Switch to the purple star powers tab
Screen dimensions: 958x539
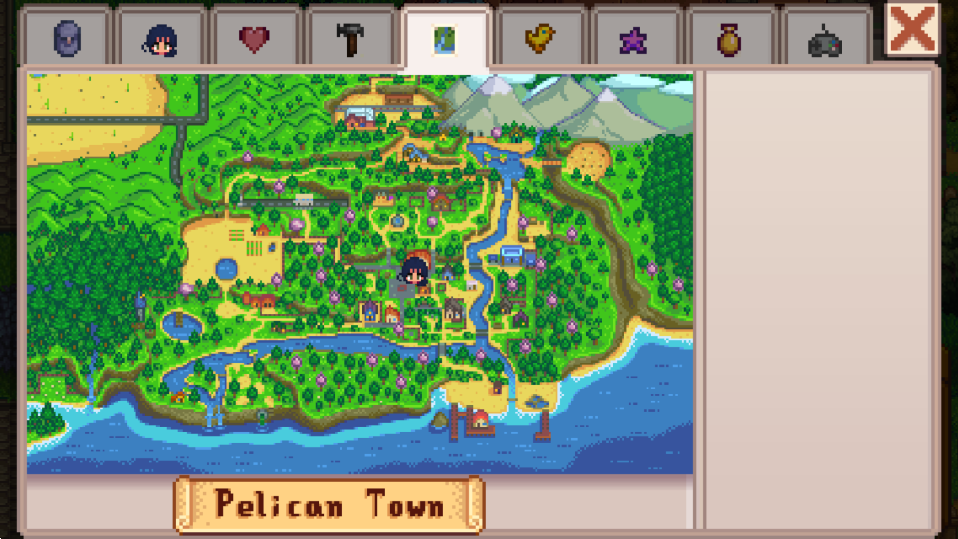[x=634, y=38]
